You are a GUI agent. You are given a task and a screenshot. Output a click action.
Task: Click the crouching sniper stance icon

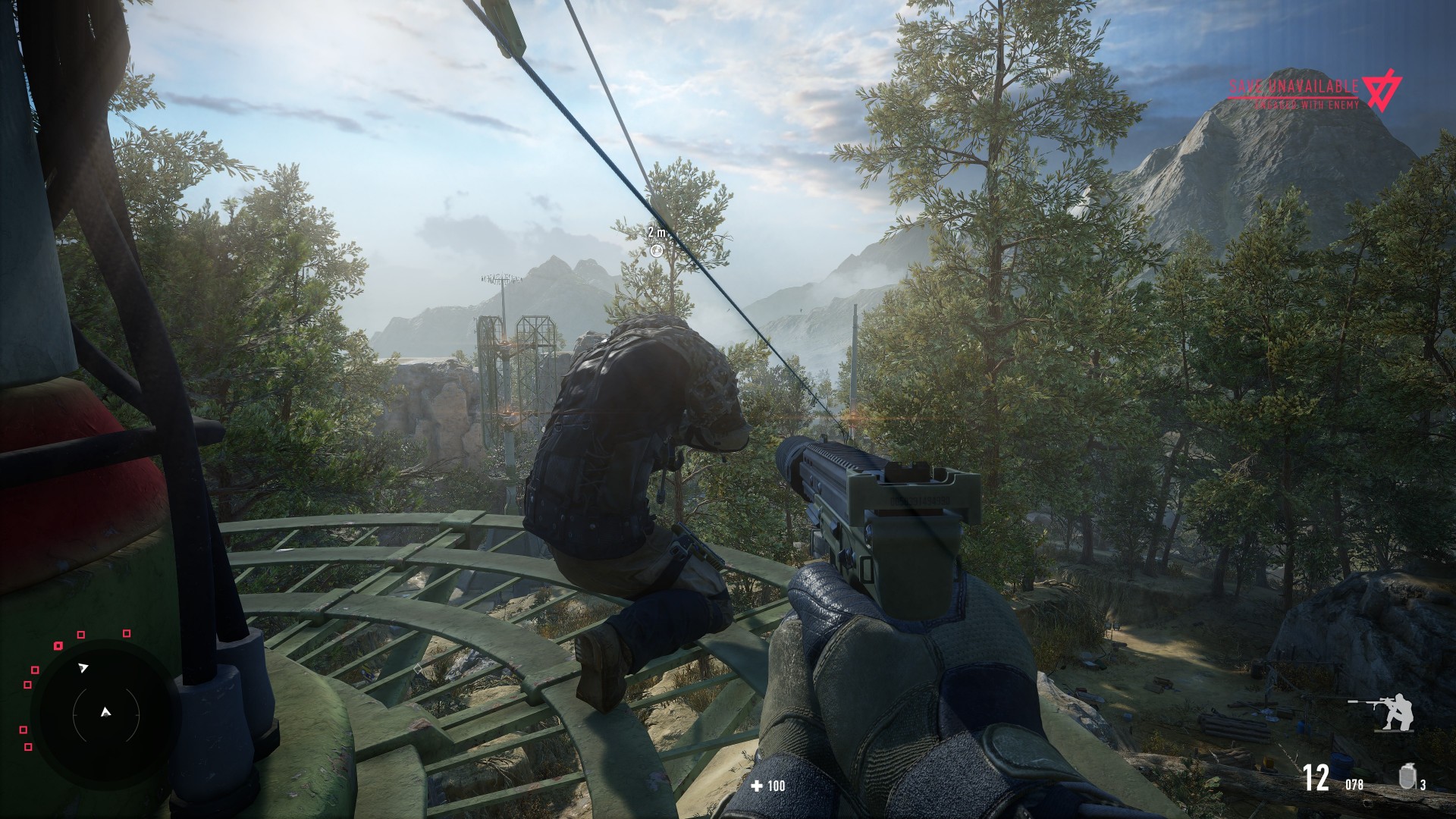(x=1383, y=713)
